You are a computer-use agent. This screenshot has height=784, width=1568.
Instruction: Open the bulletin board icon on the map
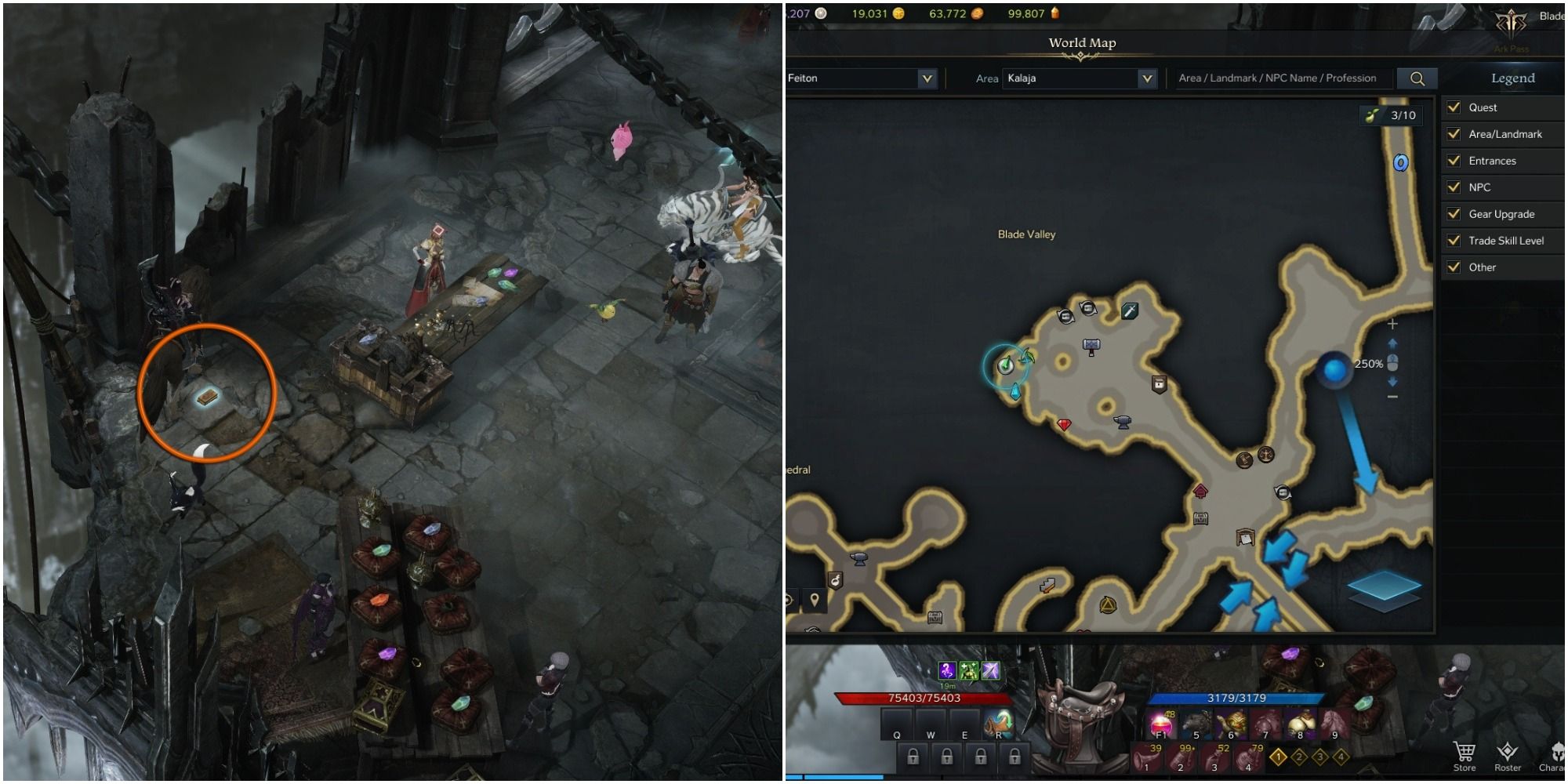(x=1245, y=539)
